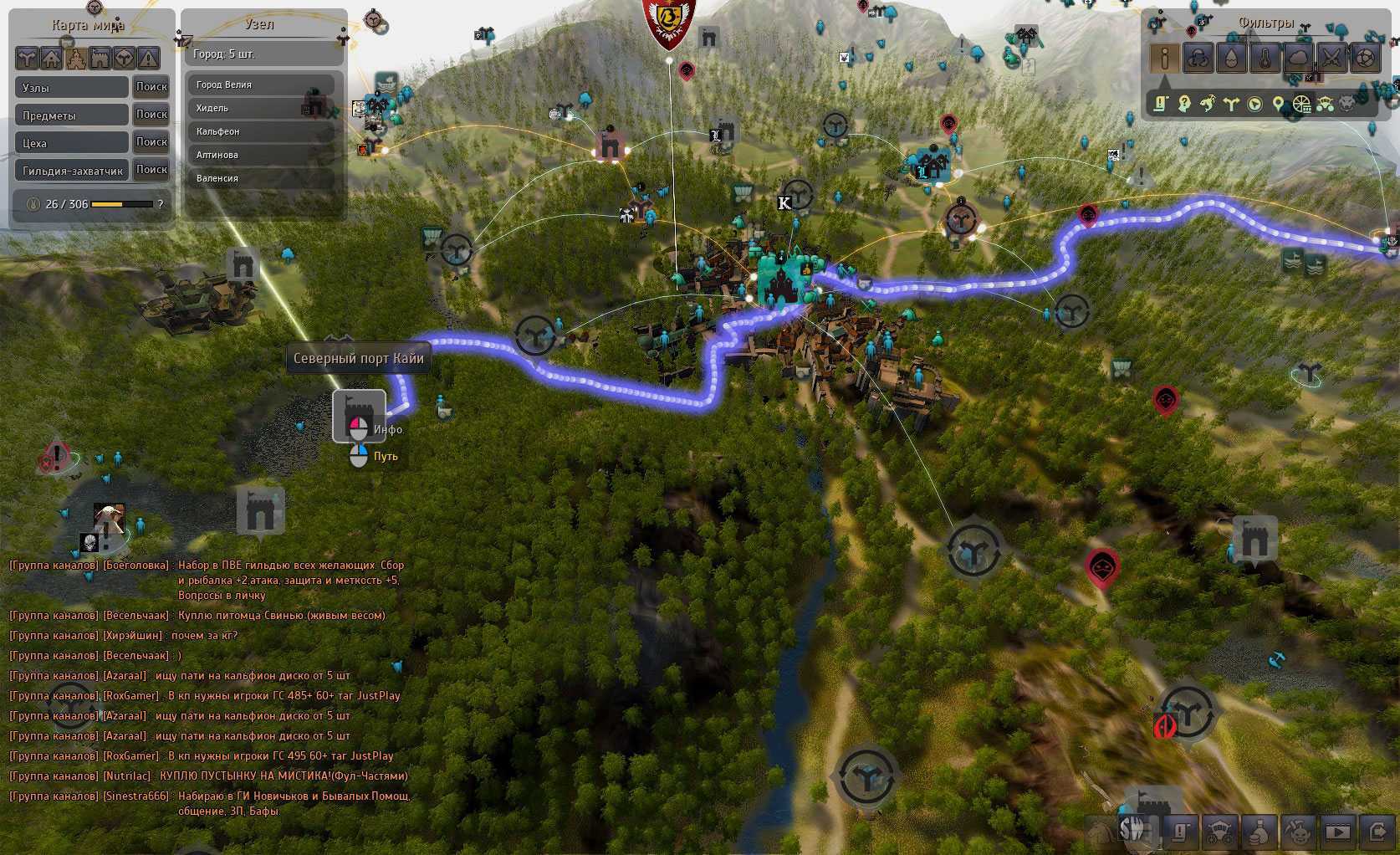Viewport: 1400px width, 855px height.
Task: Click the Поиск button next to Предметы
Action: point(151,115)
